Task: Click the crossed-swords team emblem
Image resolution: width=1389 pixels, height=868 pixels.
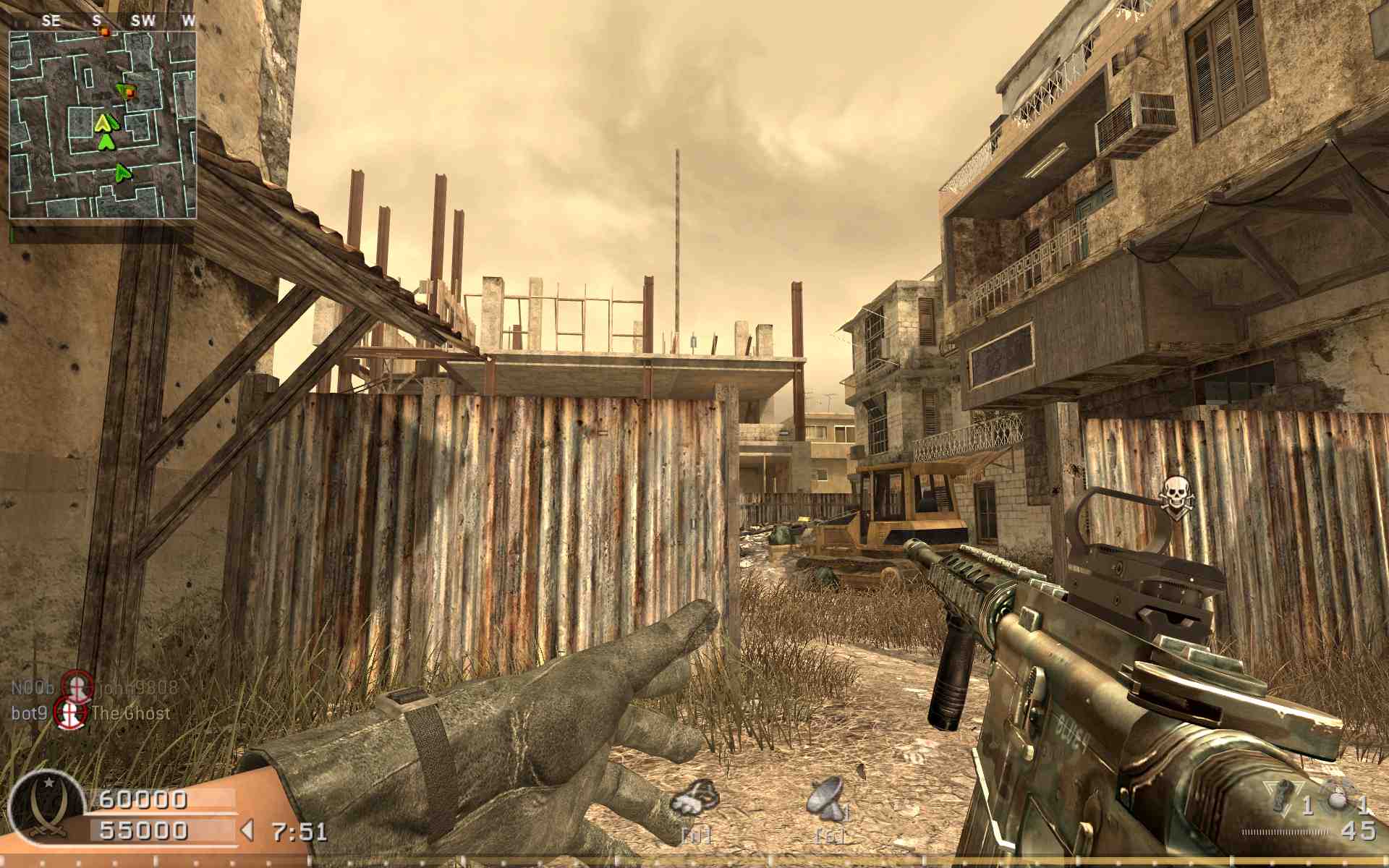Action: [45, 807]
